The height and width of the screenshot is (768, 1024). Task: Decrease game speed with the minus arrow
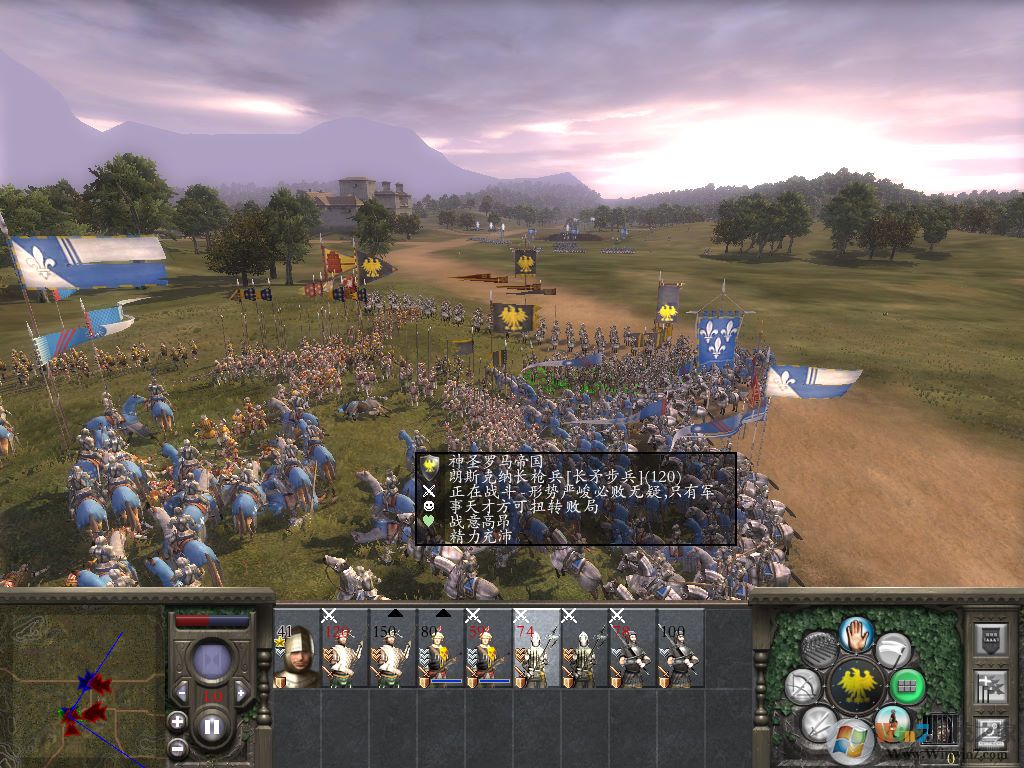182,693
